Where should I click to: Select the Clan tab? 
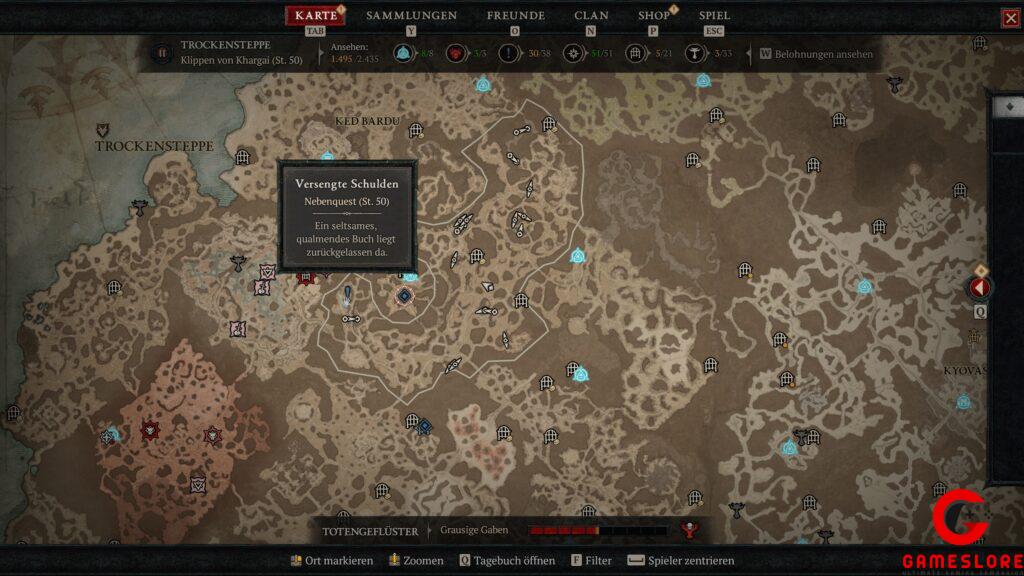point(591,16)
